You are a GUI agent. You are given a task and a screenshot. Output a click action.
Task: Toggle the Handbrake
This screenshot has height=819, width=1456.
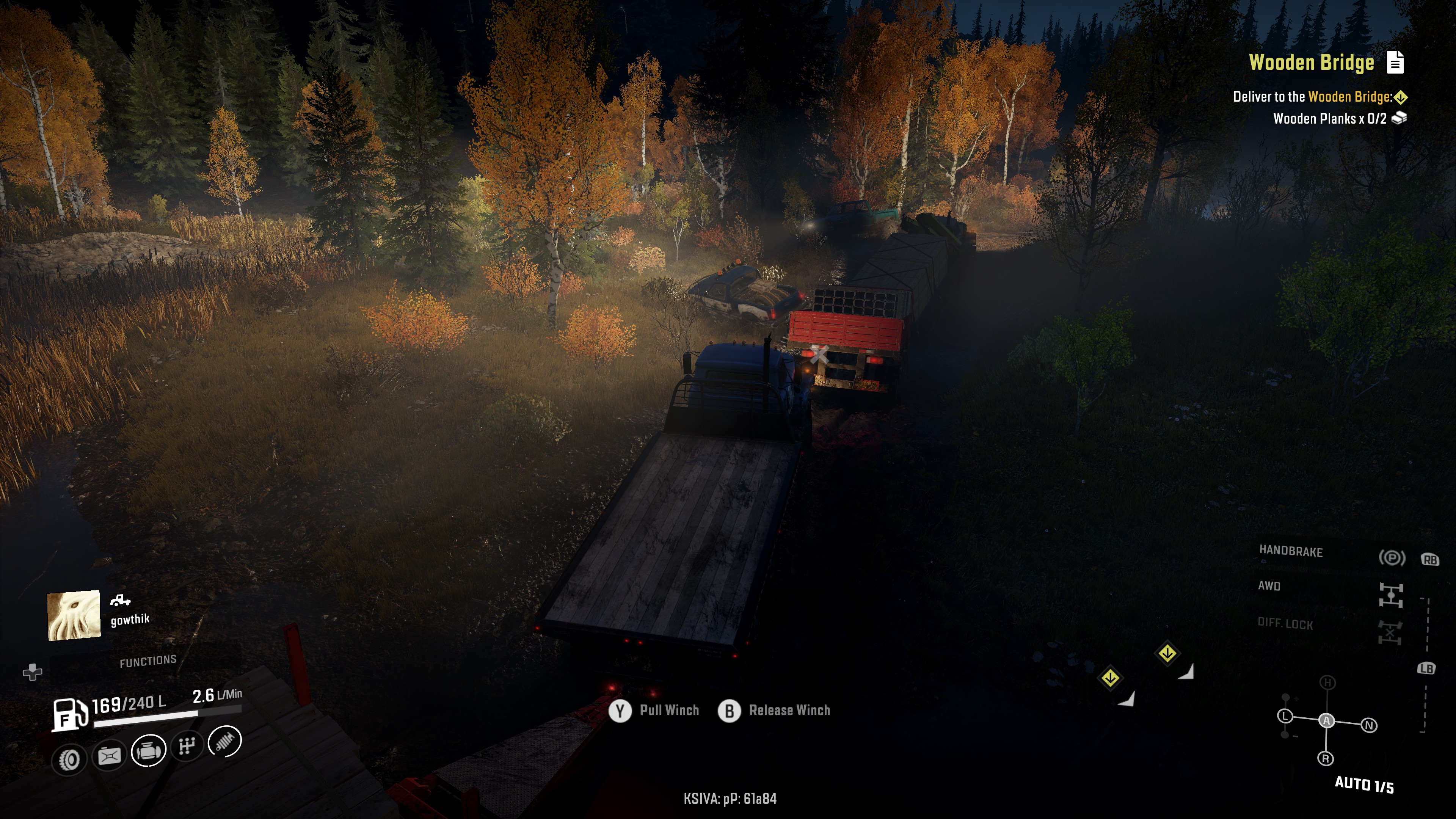click(x=1391, y=558)
